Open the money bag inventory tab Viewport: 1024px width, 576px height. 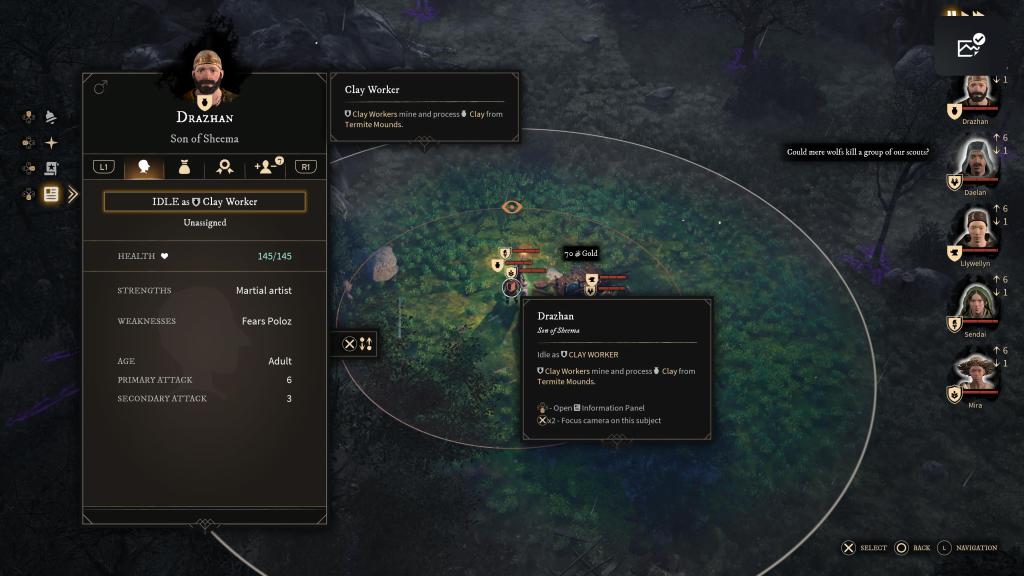(184, 167)
